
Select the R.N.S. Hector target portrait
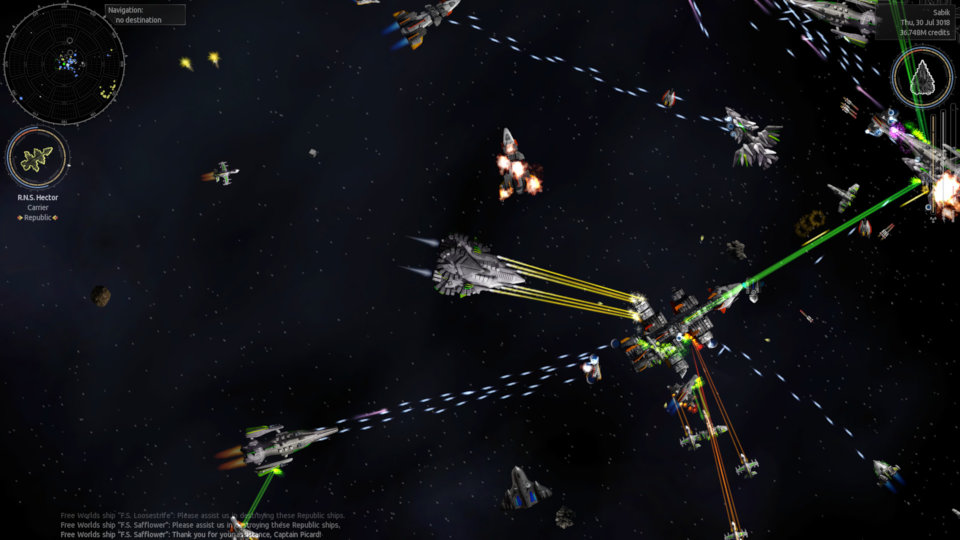[37, 158]
